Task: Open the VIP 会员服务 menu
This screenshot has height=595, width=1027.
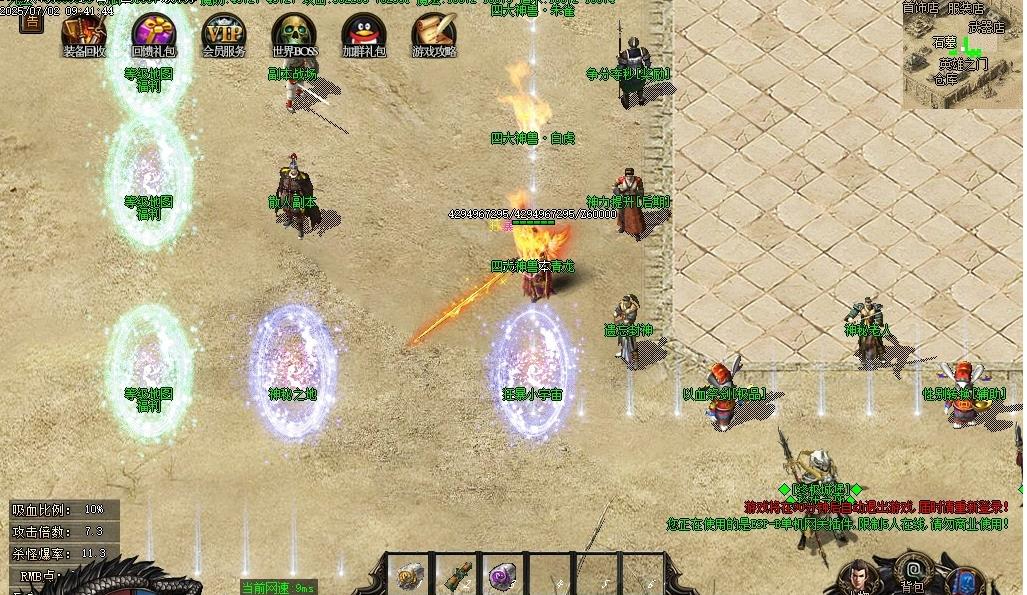Action: pos(223,33)
